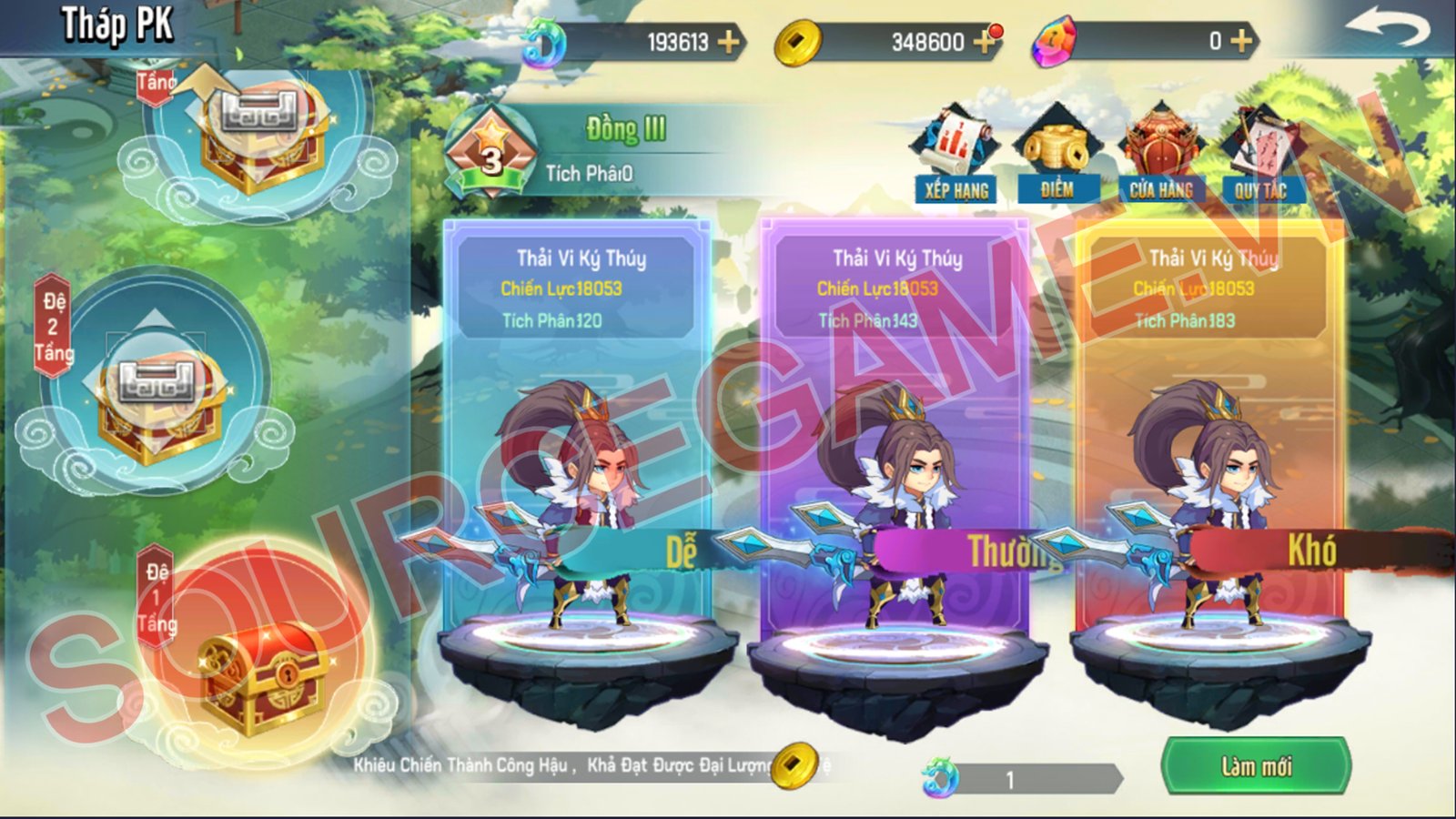Open the Điểm points panel
The width and height of the screenshot is (1456, 819).
(1057, 155)
